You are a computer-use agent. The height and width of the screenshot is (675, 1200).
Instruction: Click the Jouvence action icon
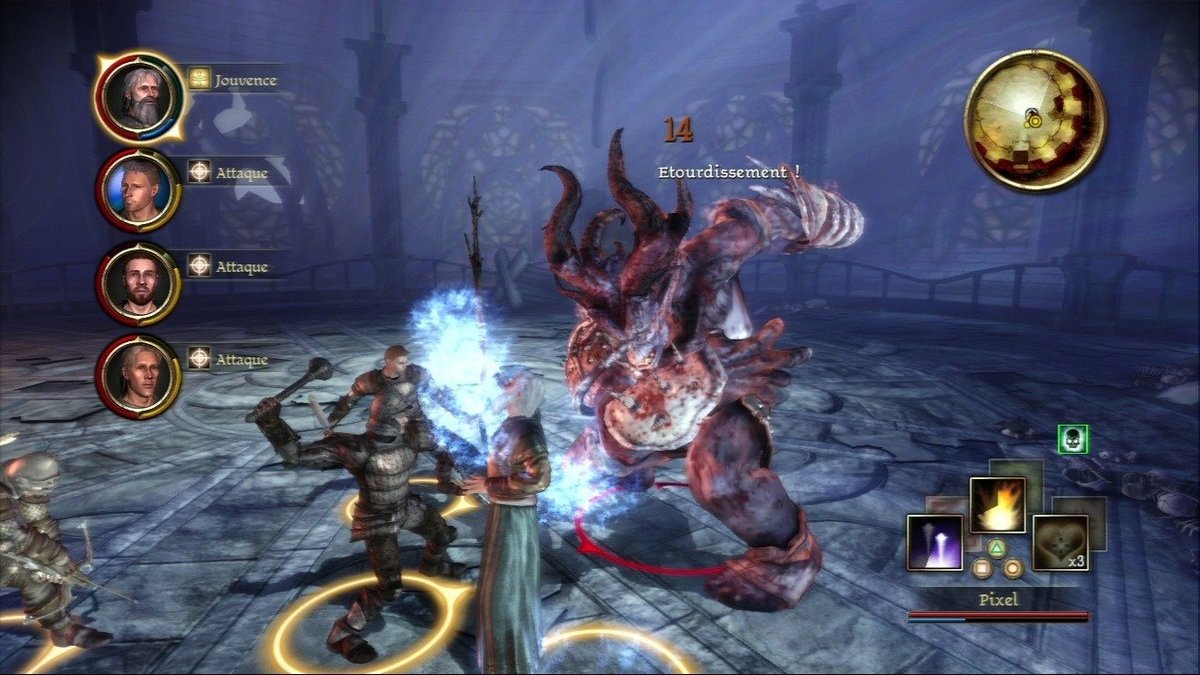point(200,78)
